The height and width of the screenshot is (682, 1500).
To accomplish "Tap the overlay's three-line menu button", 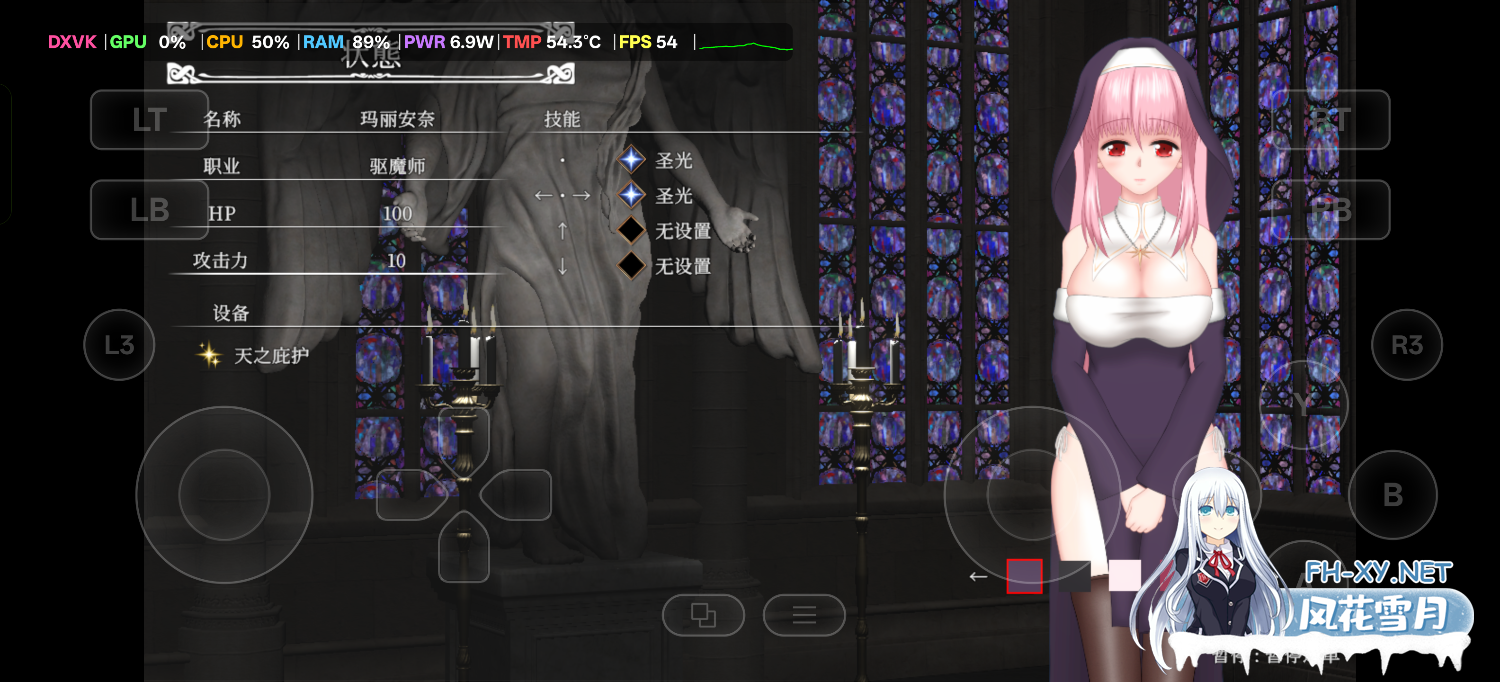I will (804, 615).
